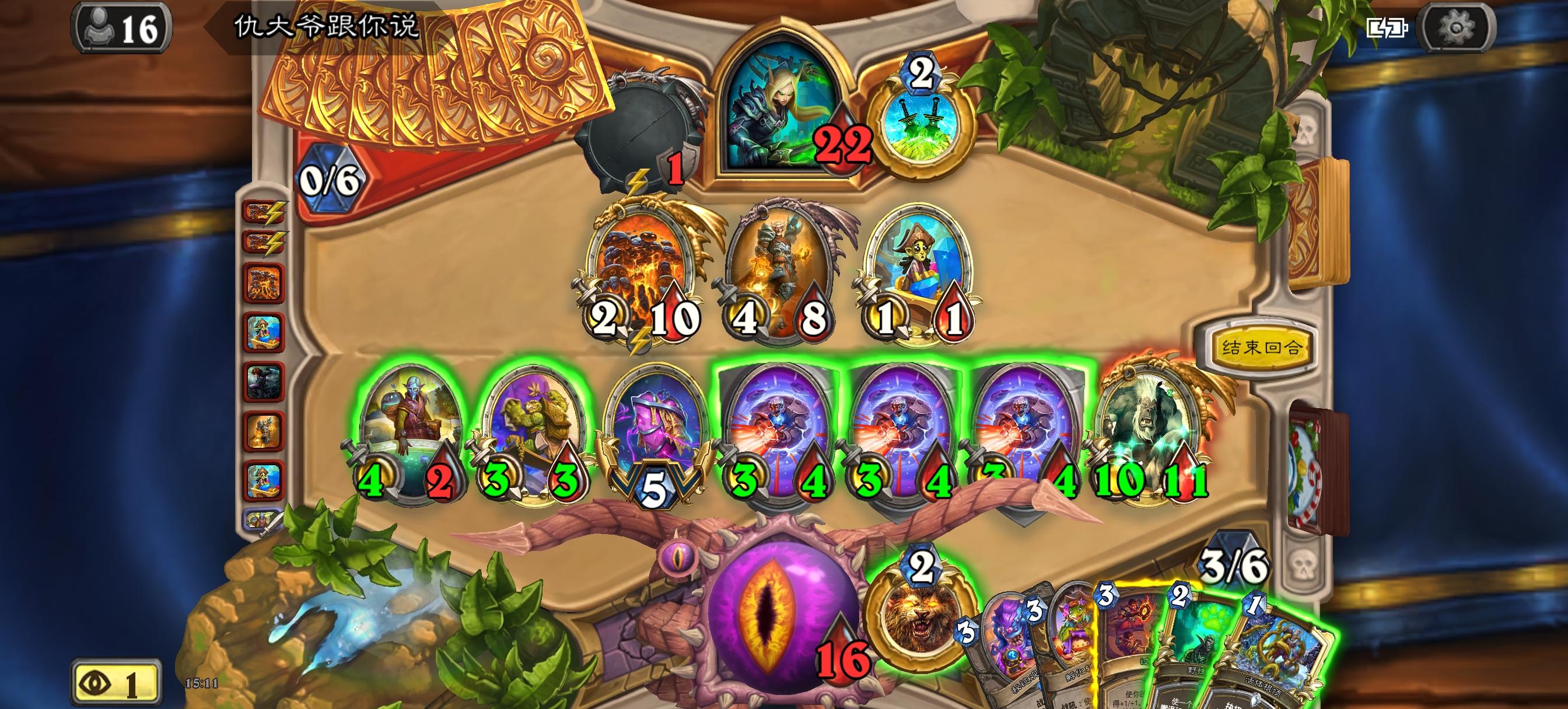Image resolution: width=1568 pixels, height=709 pixels.
Task: Click the friends icon showing 16 players
Action: click(x=121, y=26)
